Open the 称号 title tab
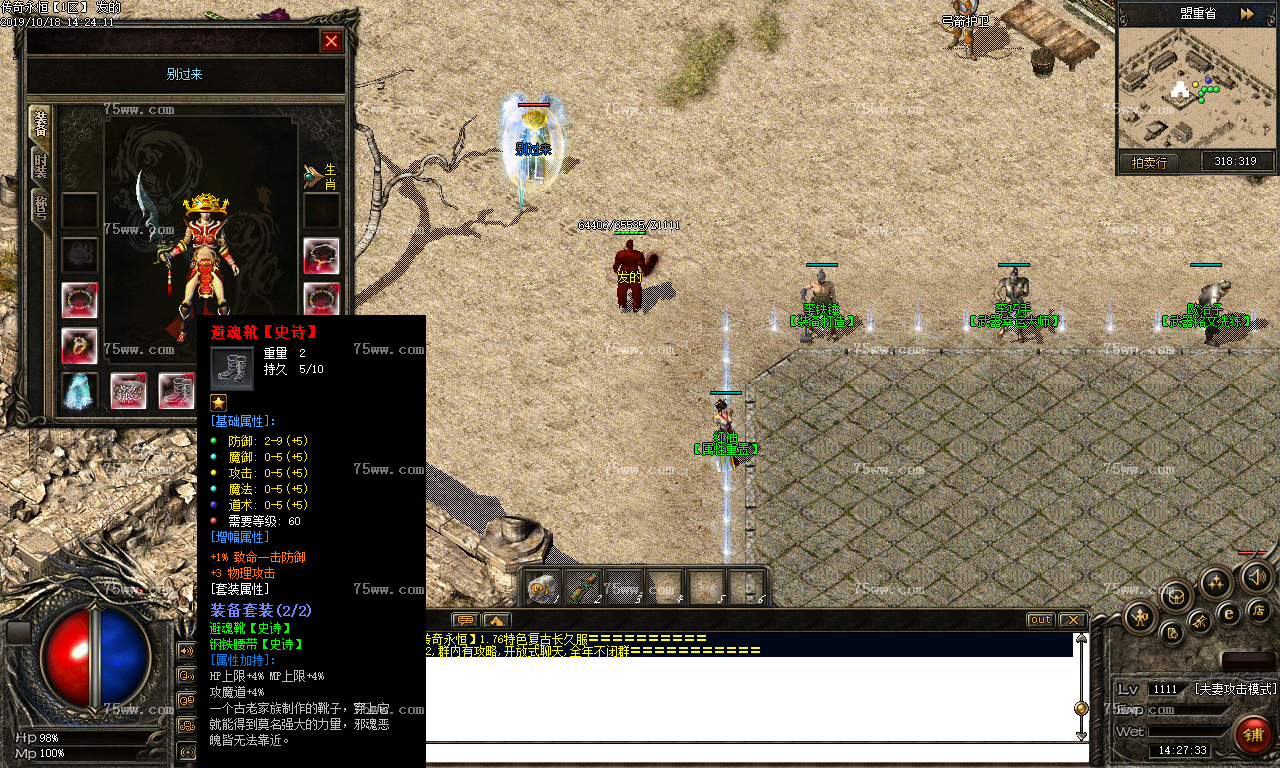 [x=41, y=209]
